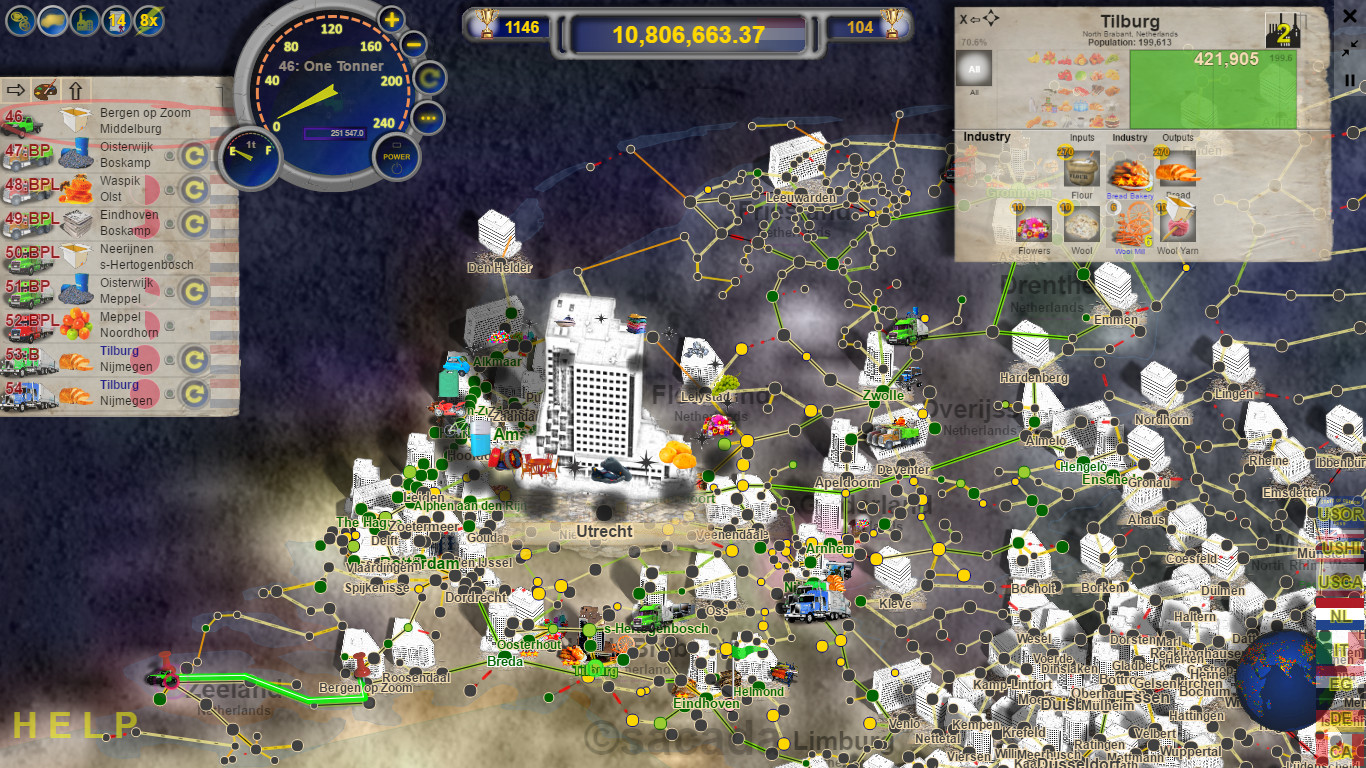Click the Tilburg link for route 53

(x=119, y=351)
